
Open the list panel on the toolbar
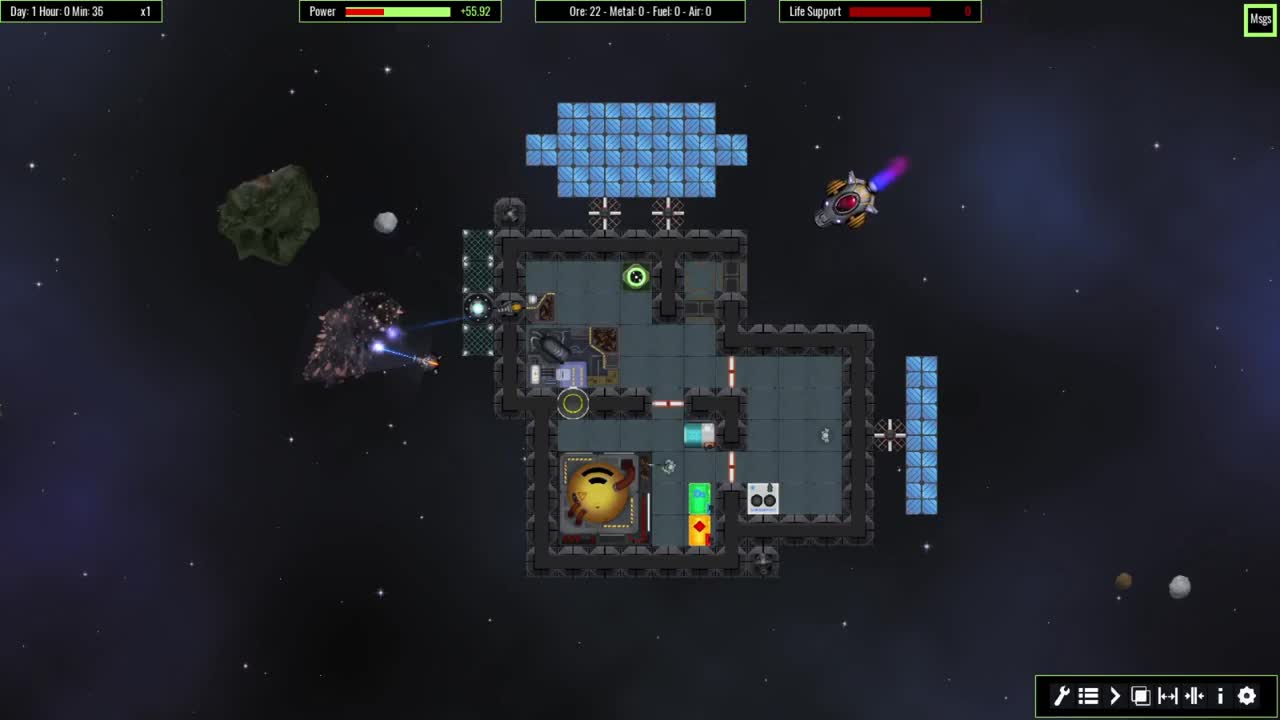tap(1088, 696)
